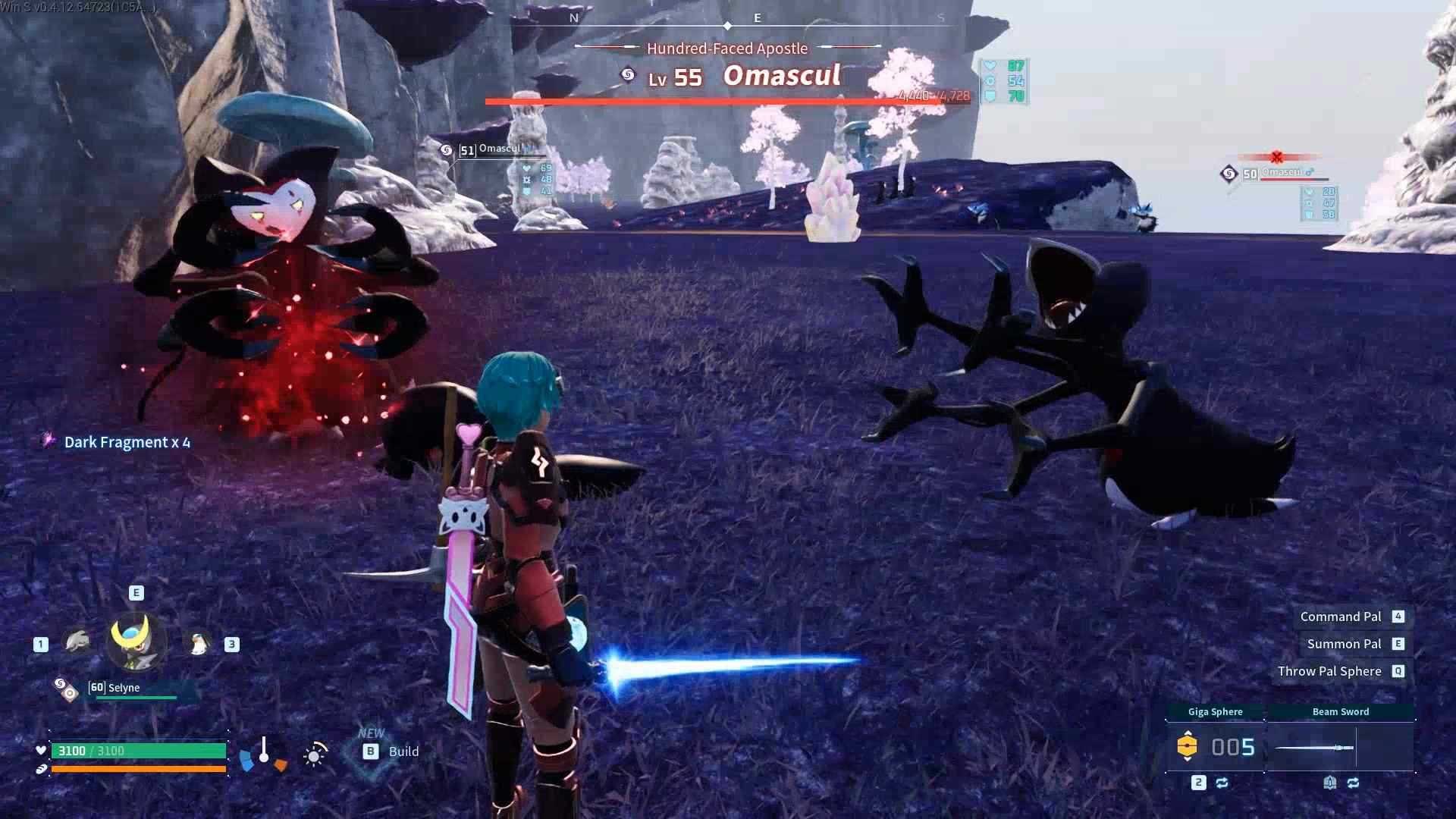1456x819 pixels.
Task: Select the Omascul boss nameplate at top
Action: click(x=781, y=76)
